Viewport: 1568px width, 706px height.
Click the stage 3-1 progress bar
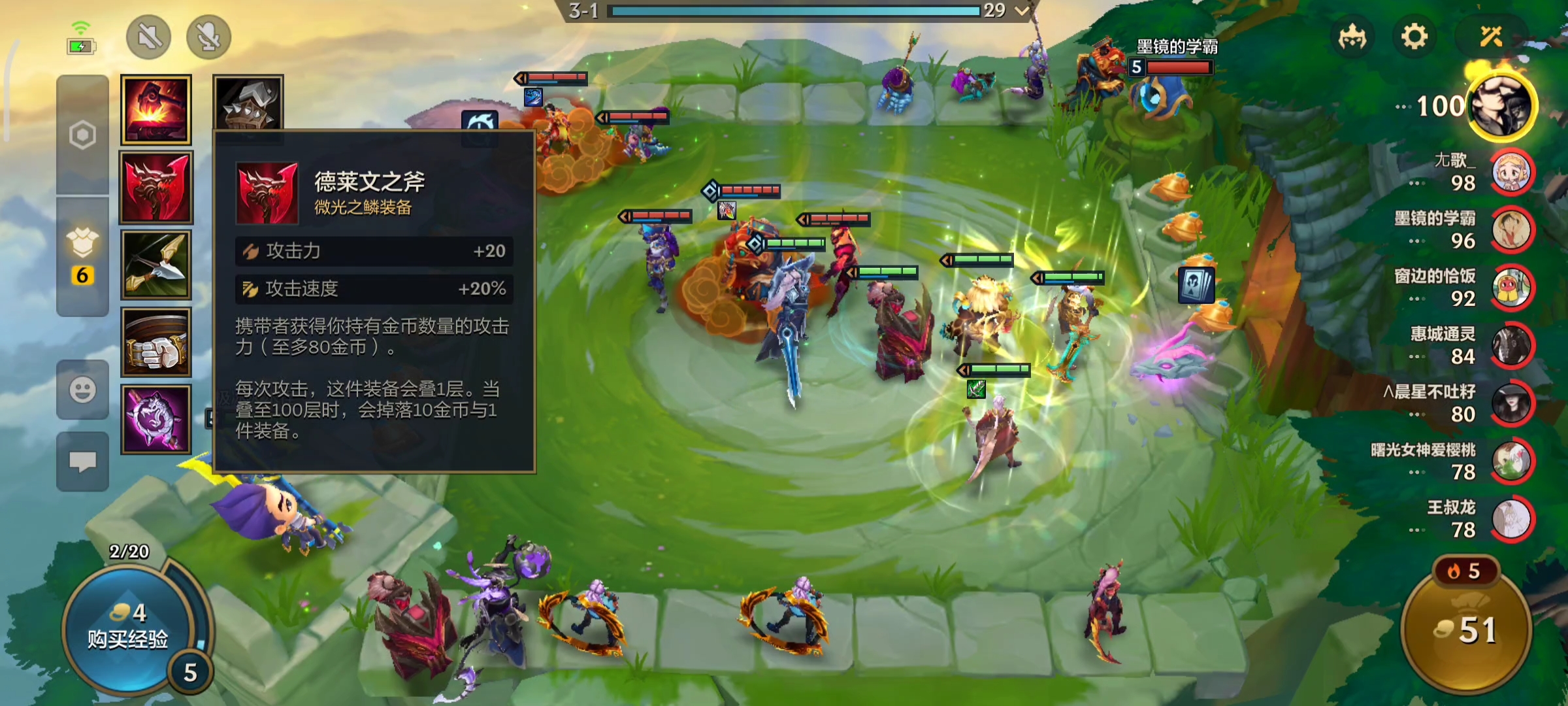784,10
